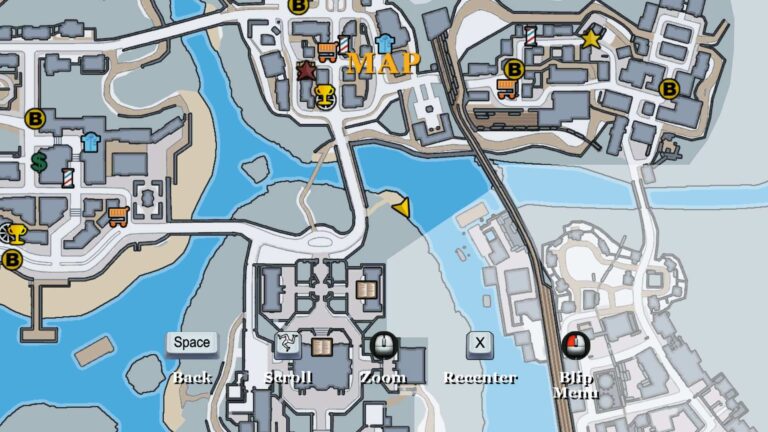
Task: Click the green dollar sign blip
Action: pyautogui.click(x=40, y=161)
